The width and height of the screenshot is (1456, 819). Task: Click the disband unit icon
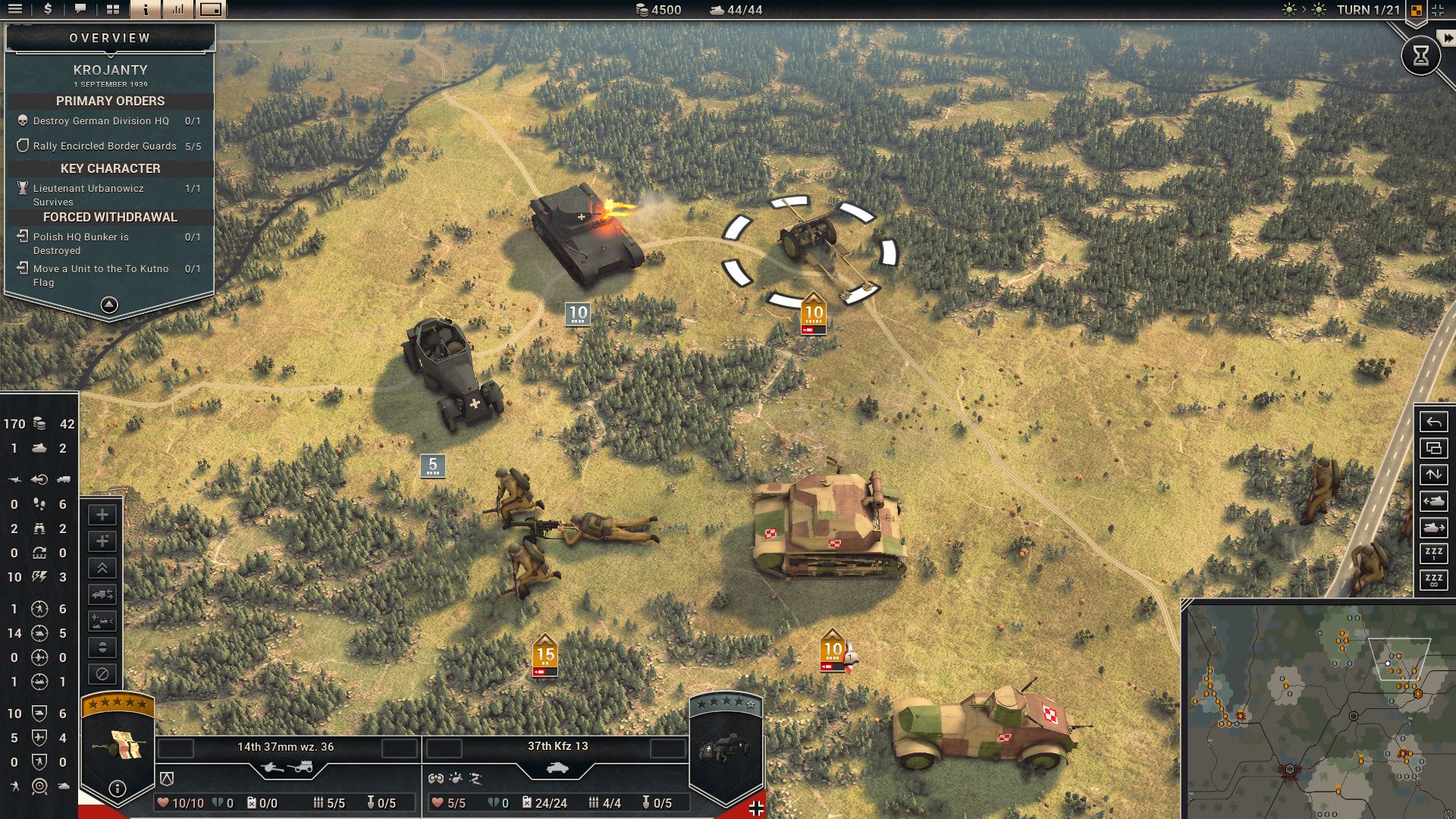tap(102, 673)
